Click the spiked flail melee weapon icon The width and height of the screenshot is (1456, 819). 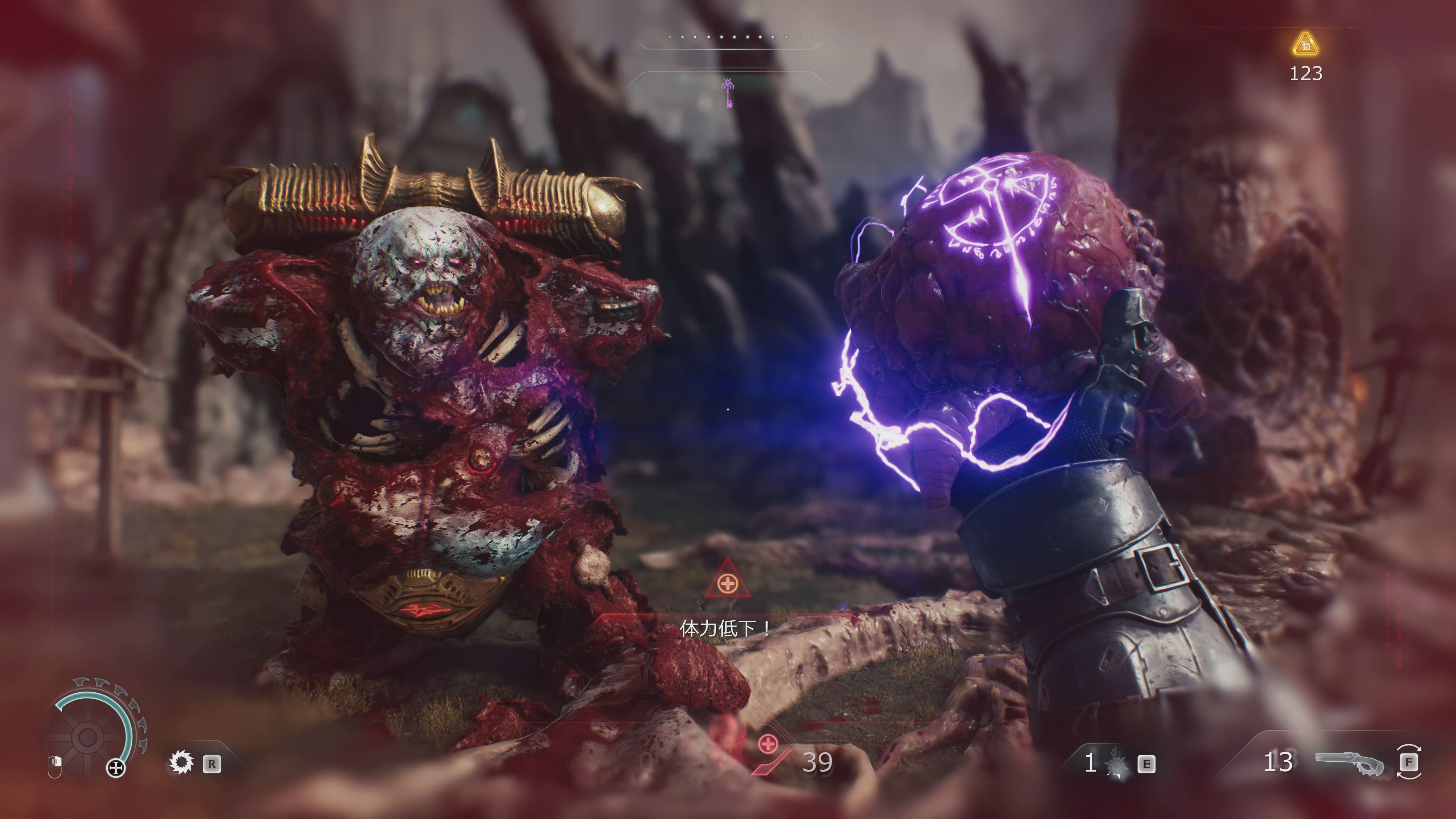(x=1116, y=764)
